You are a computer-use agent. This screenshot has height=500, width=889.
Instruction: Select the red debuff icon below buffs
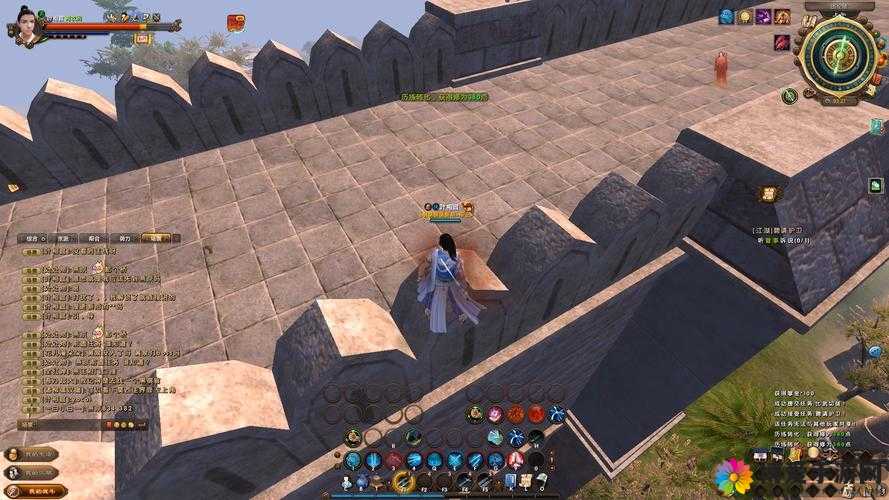[x=782, y=43]
